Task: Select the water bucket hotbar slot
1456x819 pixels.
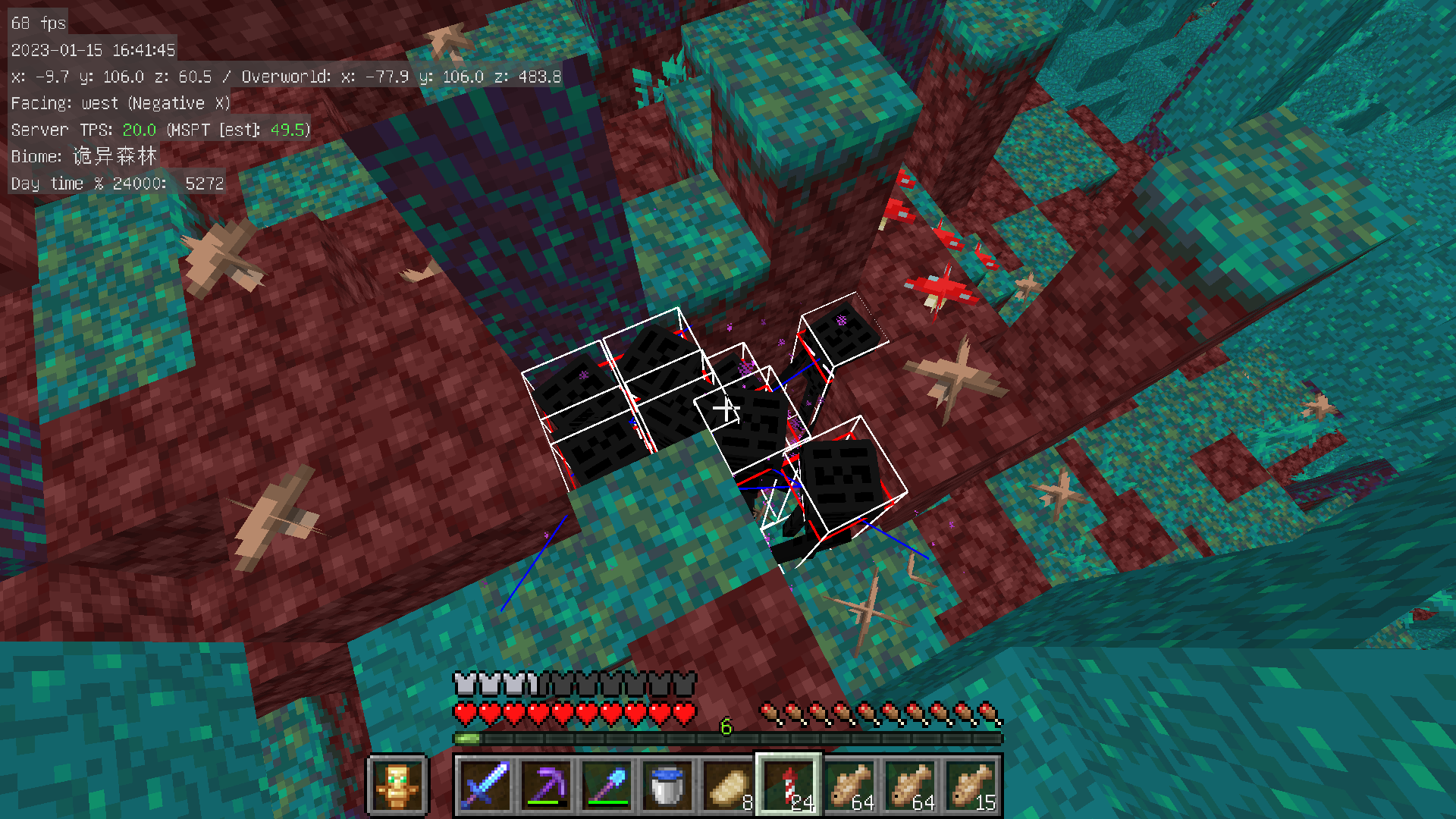Action: pos(667,786)
